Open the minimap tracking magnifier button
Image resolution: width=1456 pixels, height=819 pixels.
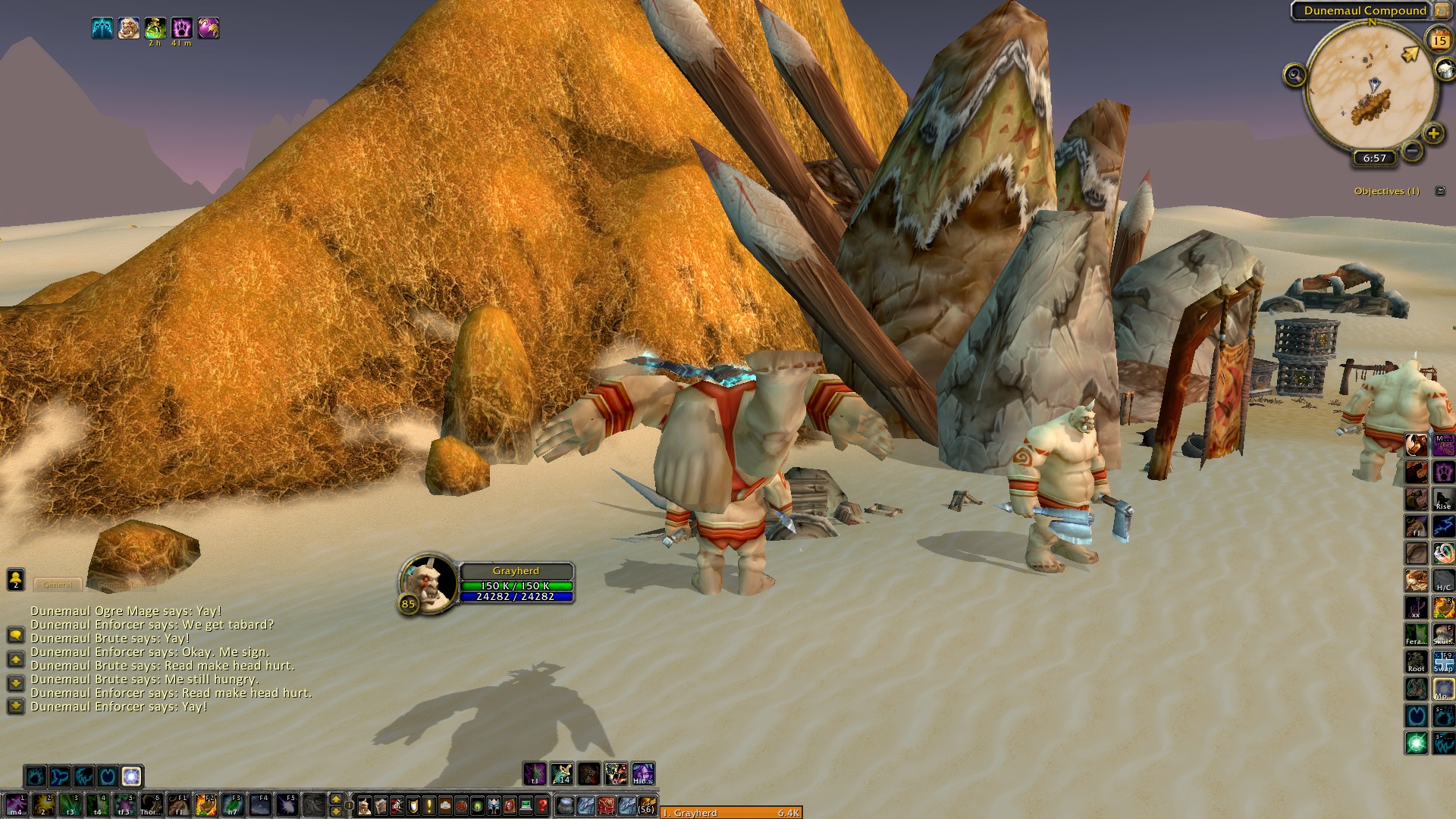(x=1294, y=75)
